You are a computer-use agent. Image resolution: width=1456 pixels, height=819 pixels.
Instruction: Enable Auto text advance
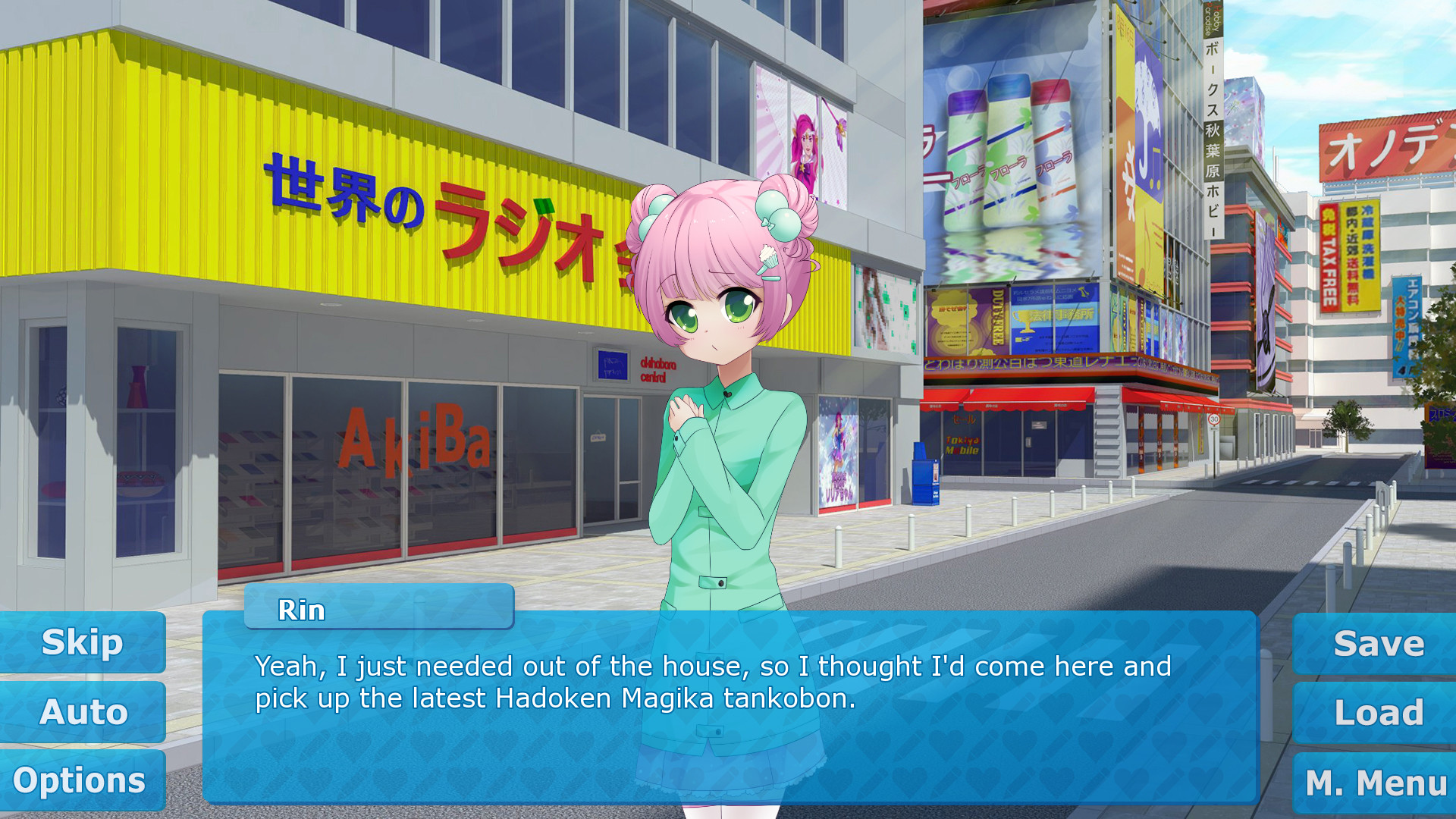click(83, 712)
